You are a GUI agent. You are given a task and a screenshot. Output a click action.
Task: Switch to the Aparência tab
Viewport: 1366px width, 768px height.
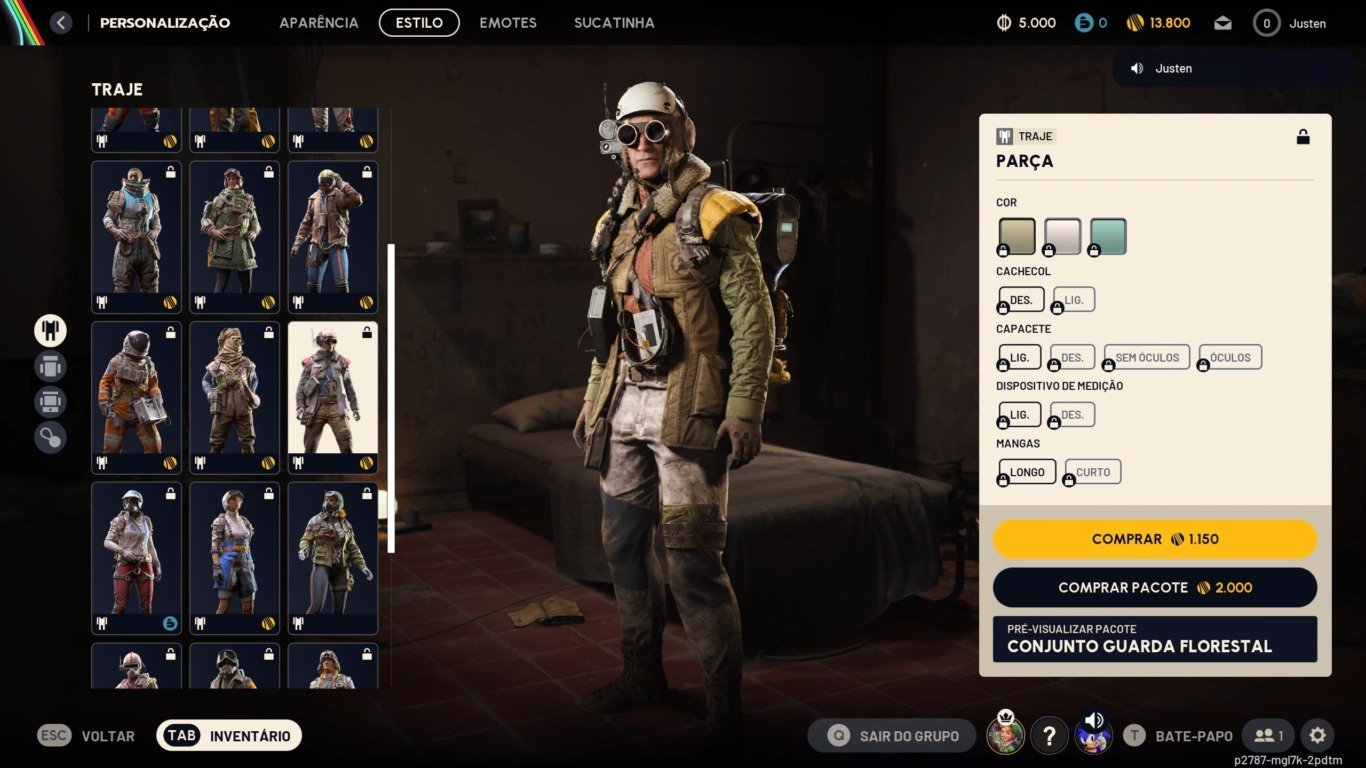(x=318, y=22)
